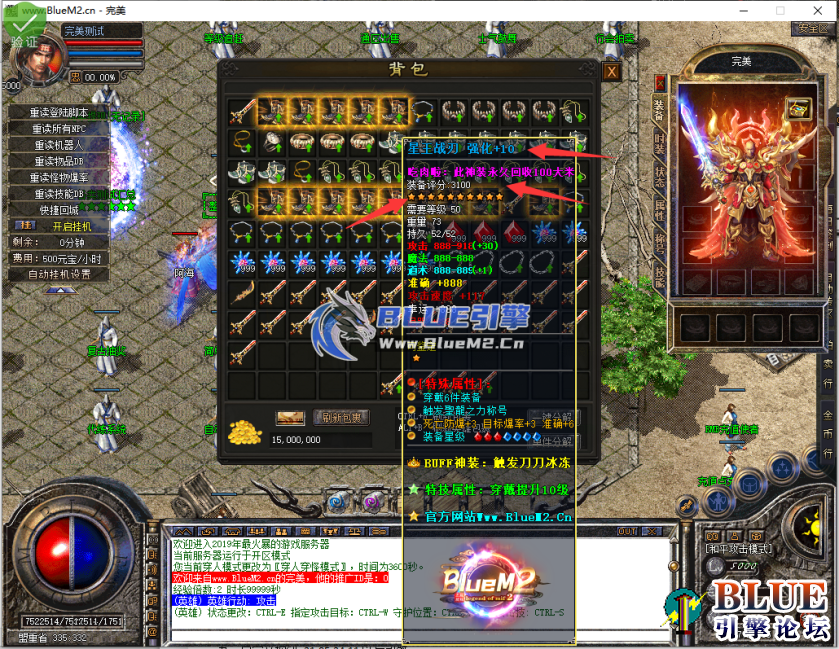The height and width of the screenshot is (649, 839).
Task: Click 重读登陆脚本 in the admin menu
Action: 59,113
